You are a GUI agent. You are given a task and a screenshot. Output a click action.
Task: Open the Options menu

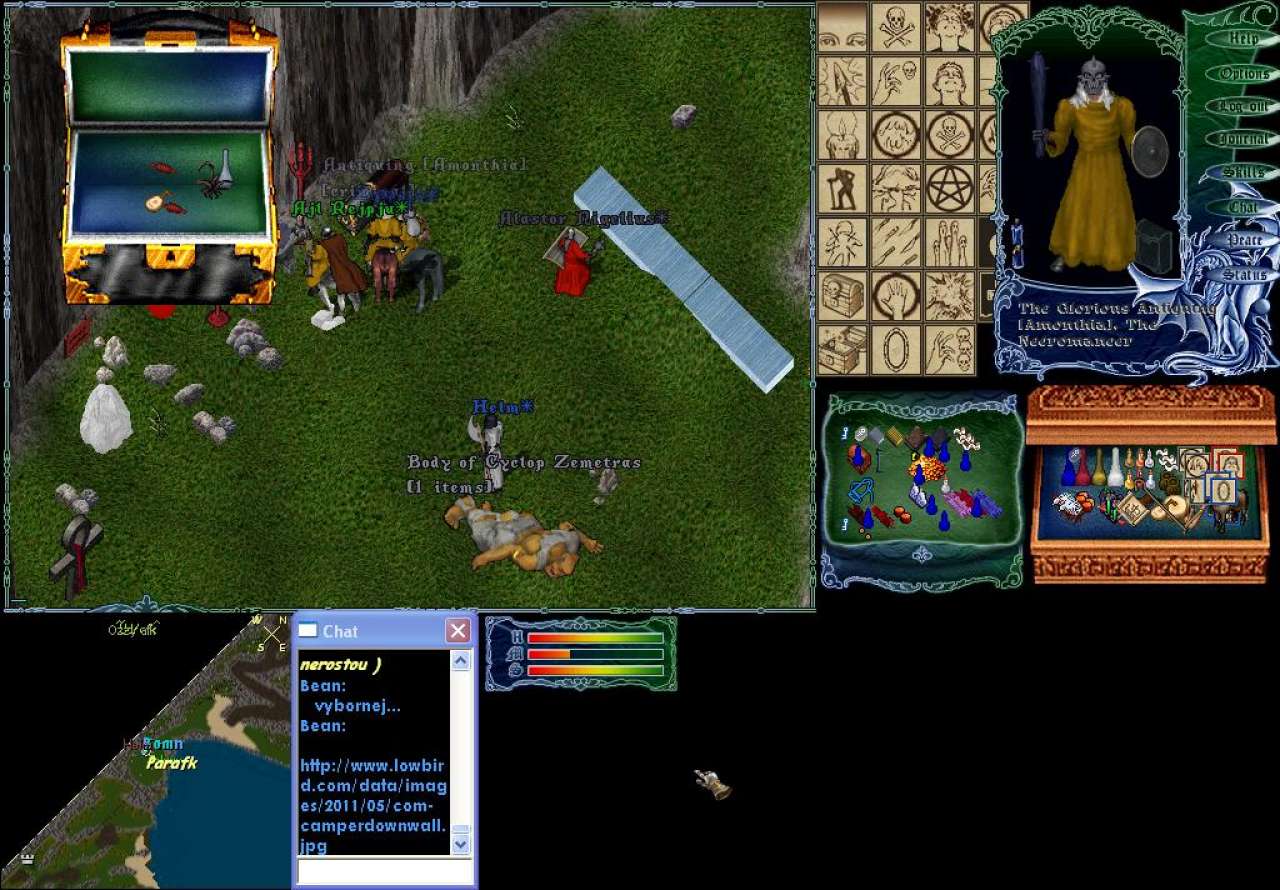pyautogui.click(x=1243, y=73)
